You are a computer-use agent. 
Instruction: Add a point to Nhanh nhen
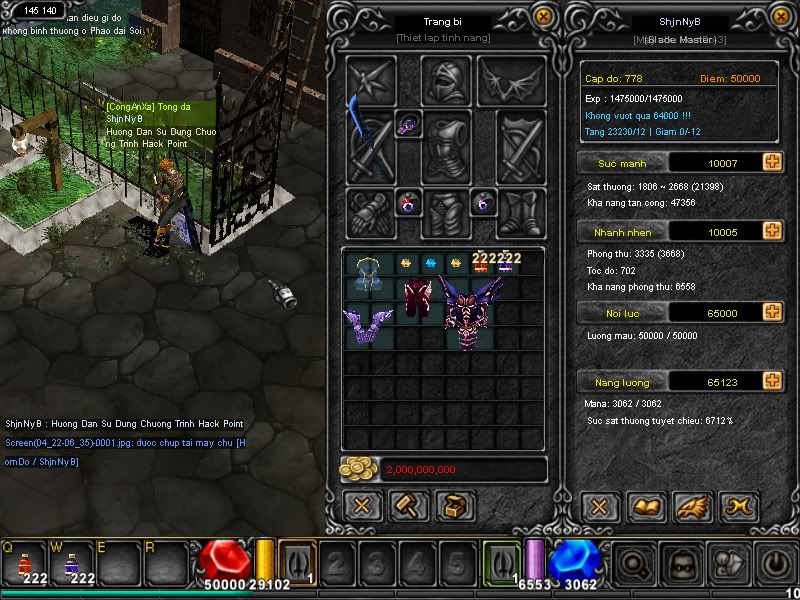point(772,232)
